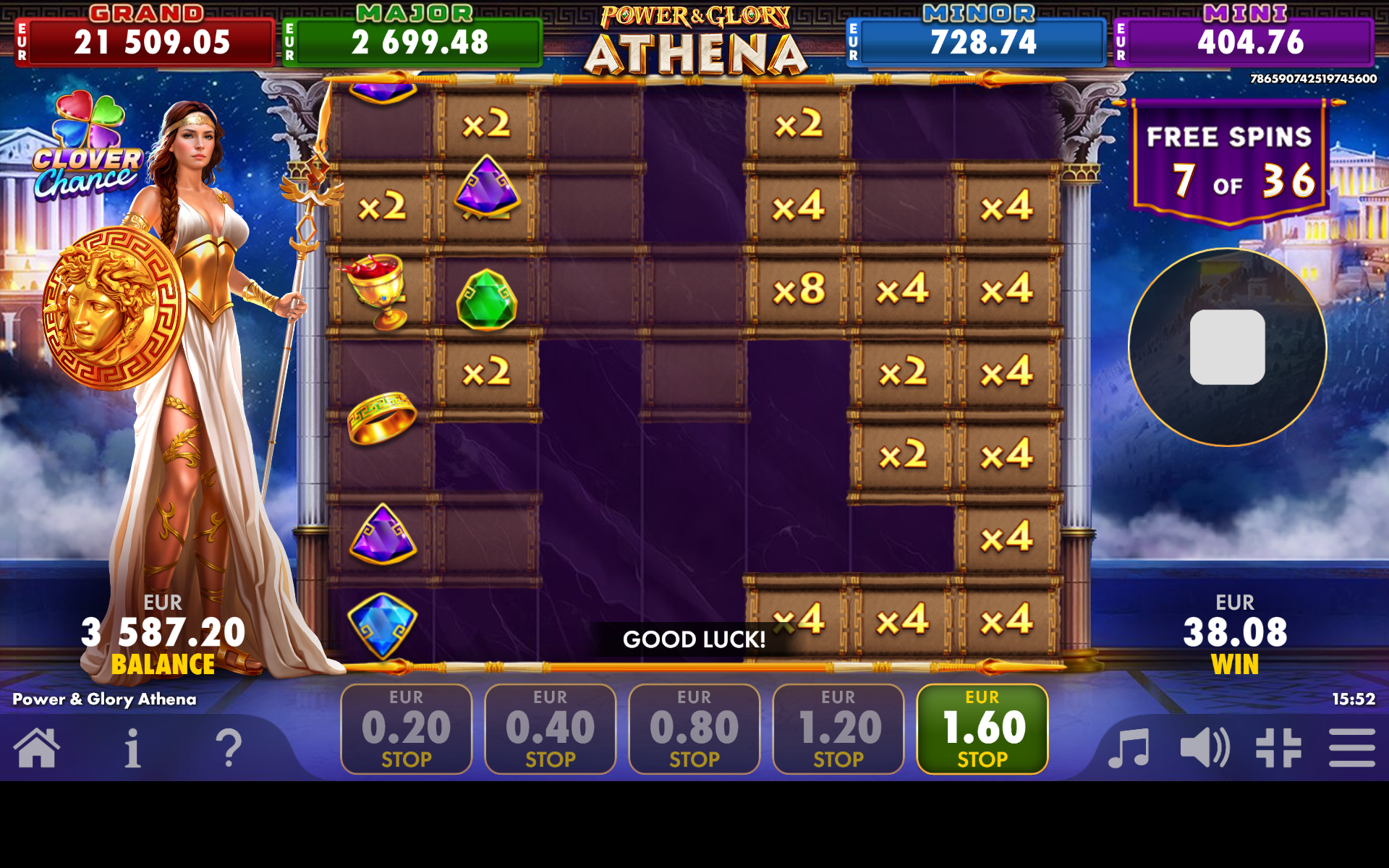This screenshot has height=868, width=1389.
Task: Stop the 0.20 bet spin
Action: pos(406,729)
